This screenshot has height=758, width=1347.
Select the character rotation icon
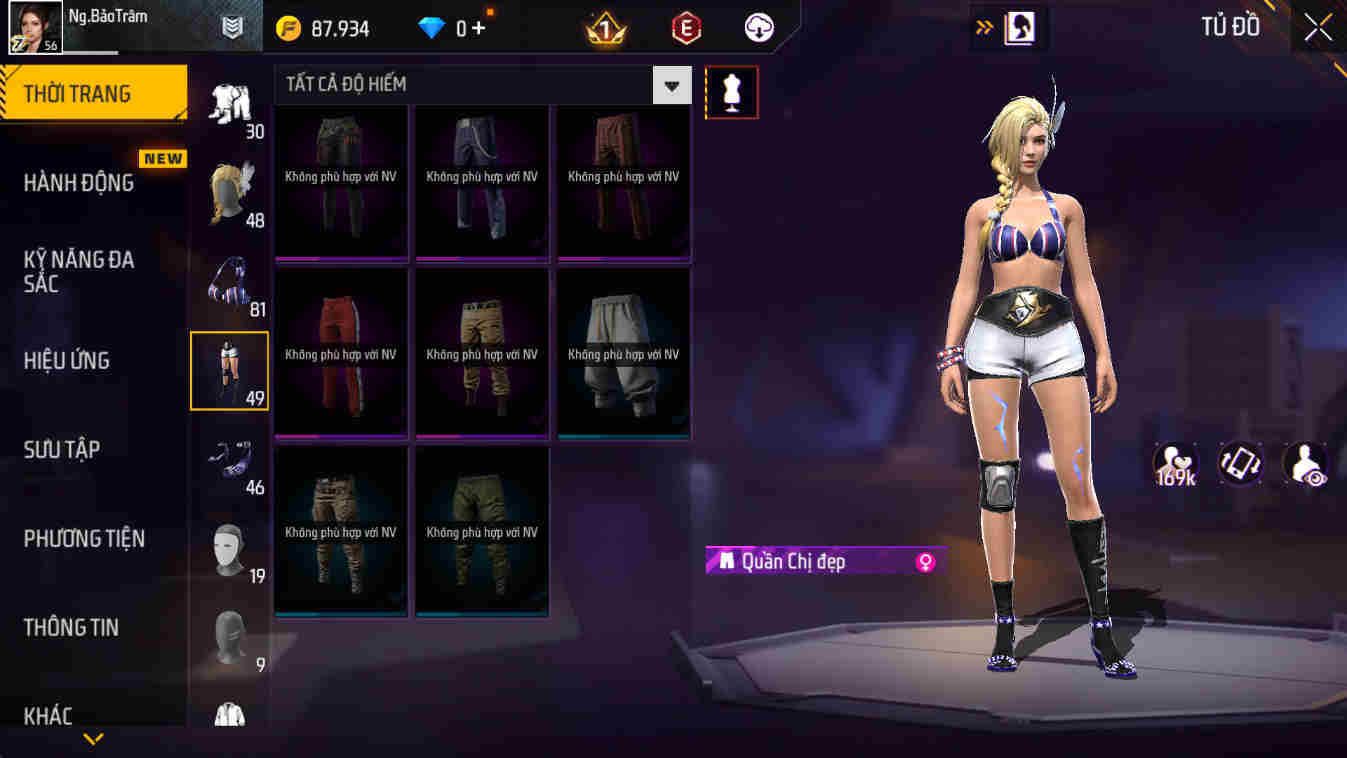pos(1240,464)
